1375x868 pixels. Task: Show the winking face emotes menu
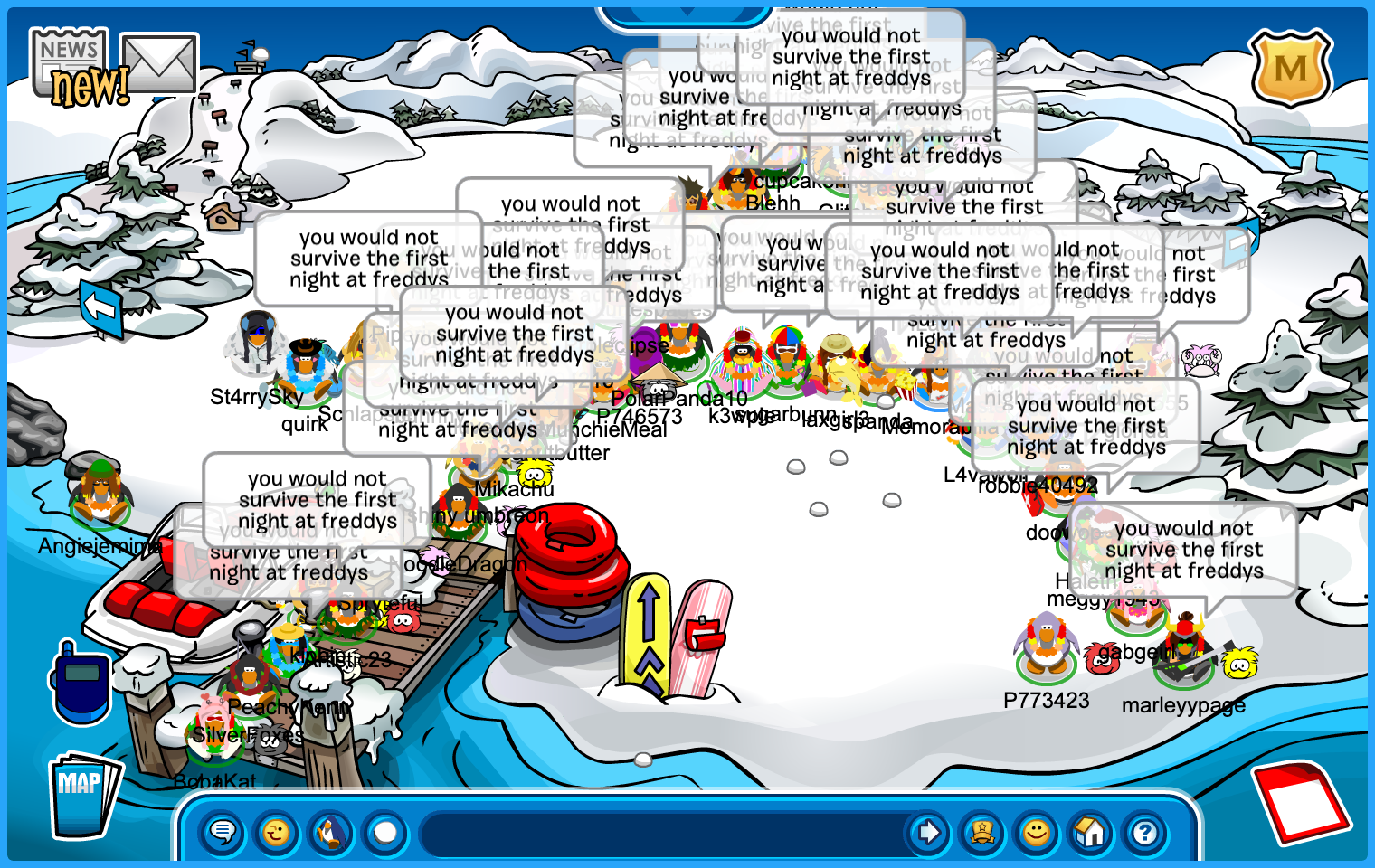tap(277, 832)
